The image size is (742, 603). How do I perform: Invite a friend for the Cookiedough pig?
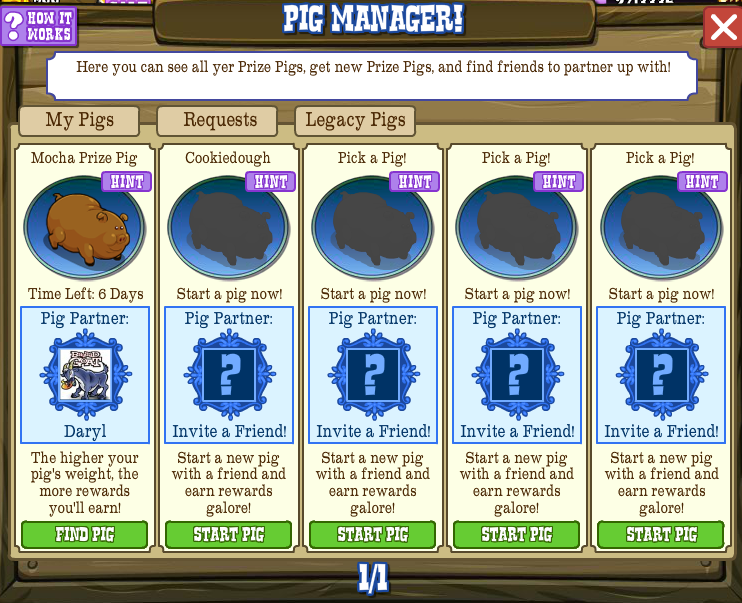coord(229,375)
